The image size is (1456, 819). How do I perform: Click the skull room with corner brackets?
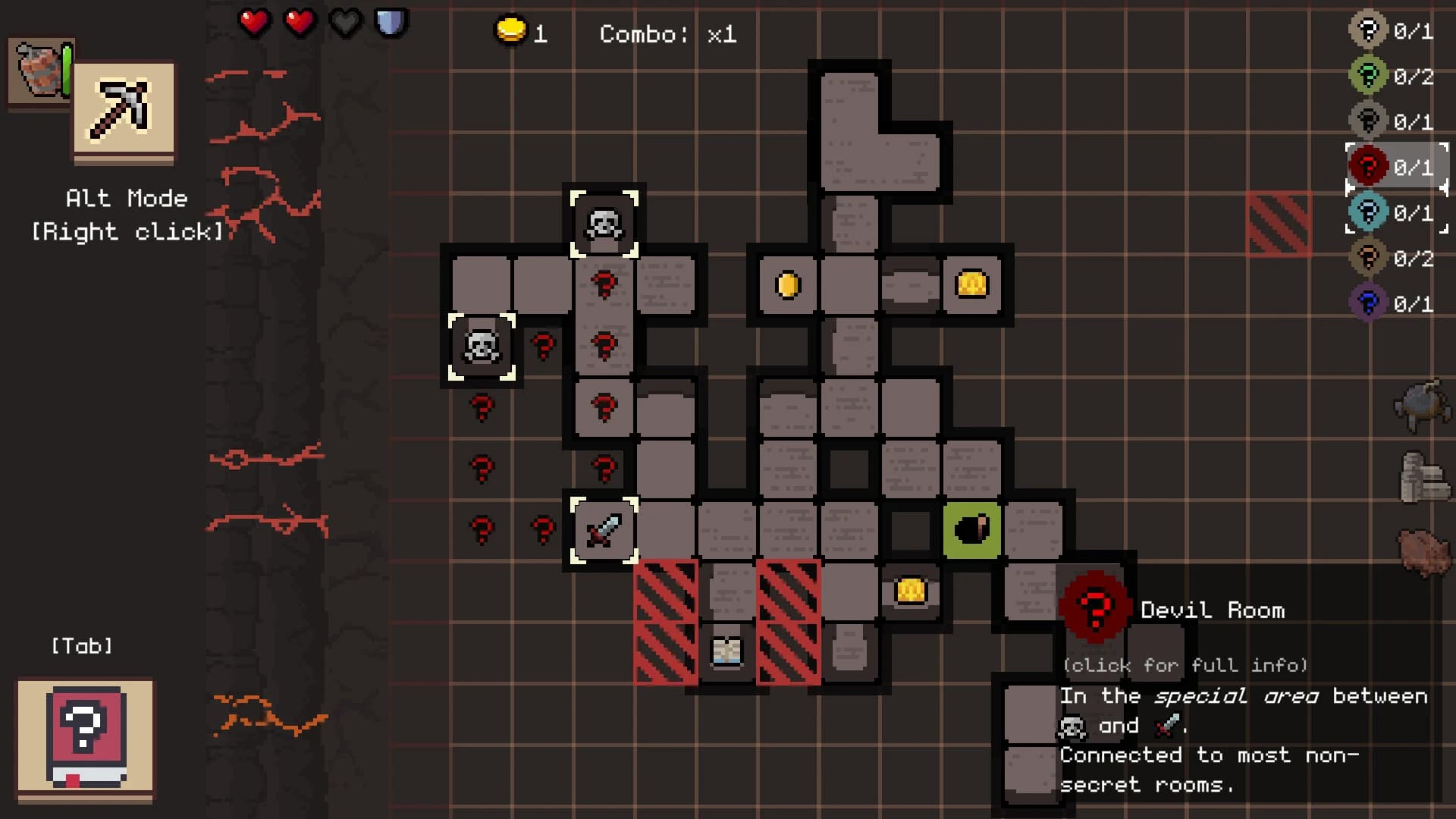(x=604, y=225)
